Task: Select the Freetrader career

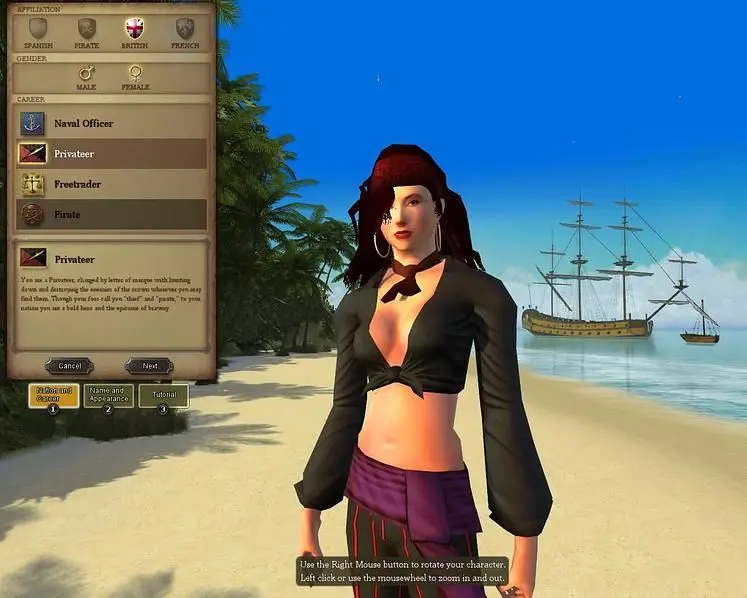Action: pyautogui.click(x=112, y=184)
